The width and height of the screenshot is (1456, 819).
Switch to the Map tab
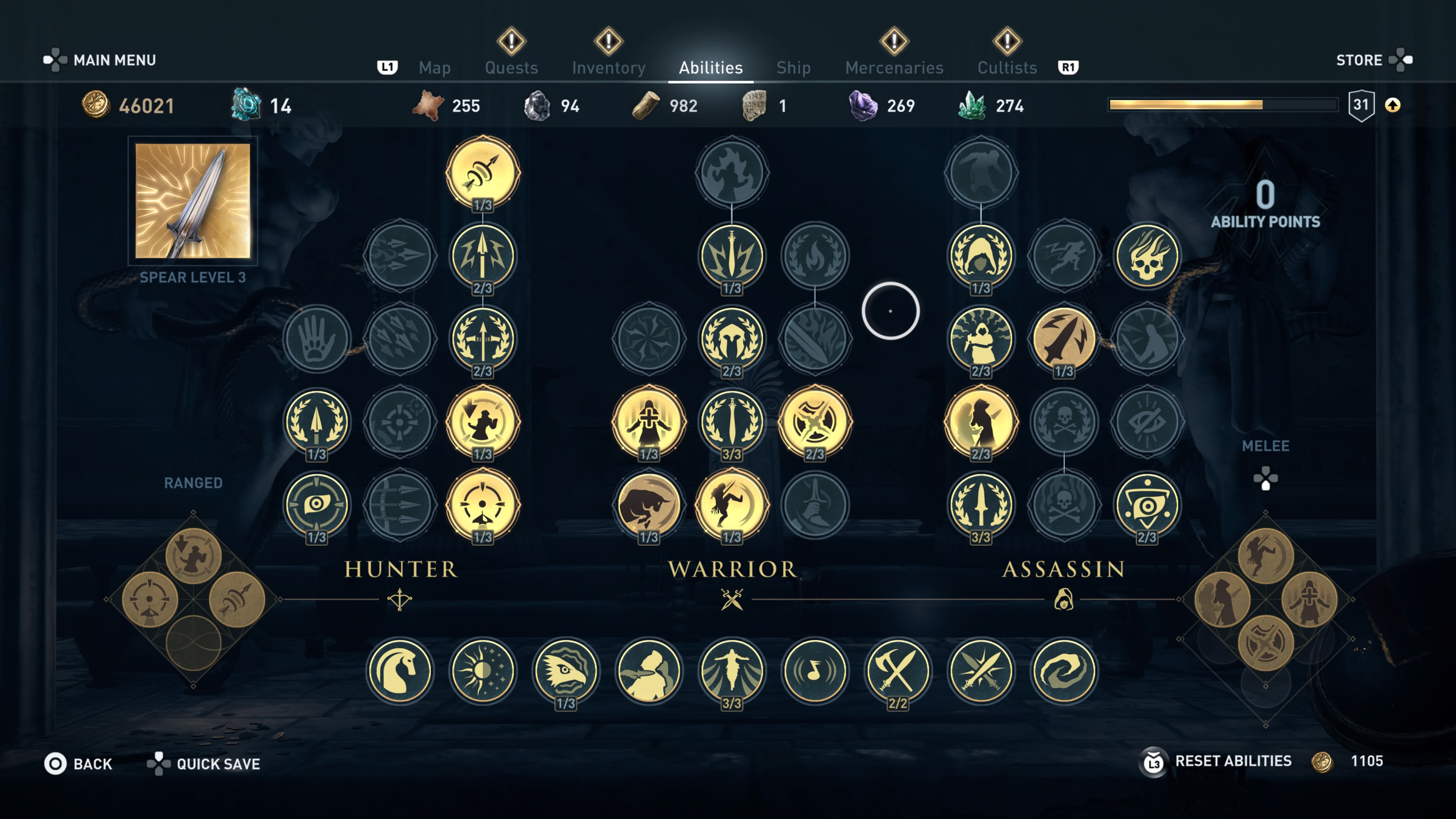(x=434, y=68)
